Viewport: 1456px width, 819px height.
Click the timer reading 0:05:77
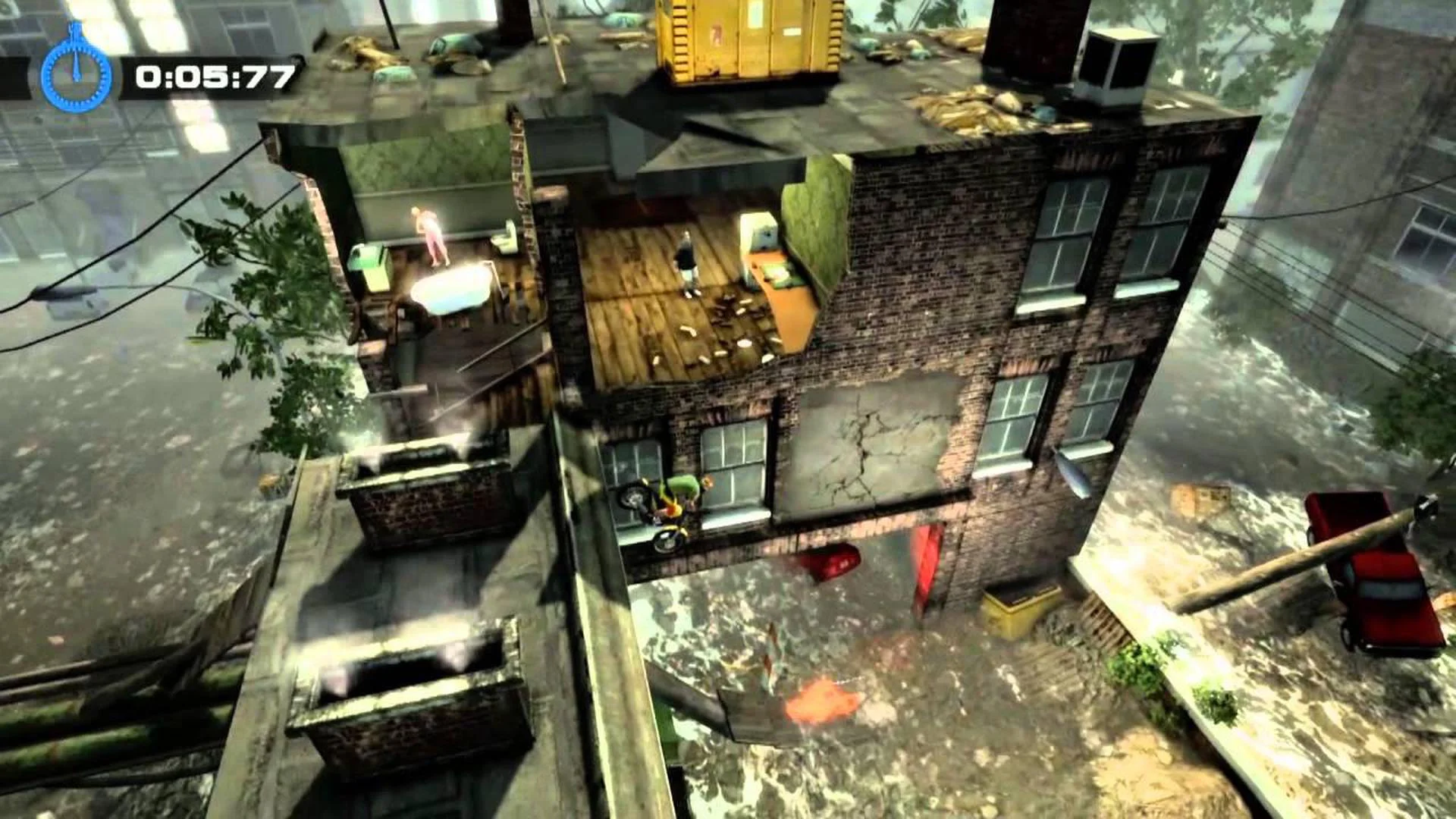click(216, 76)
